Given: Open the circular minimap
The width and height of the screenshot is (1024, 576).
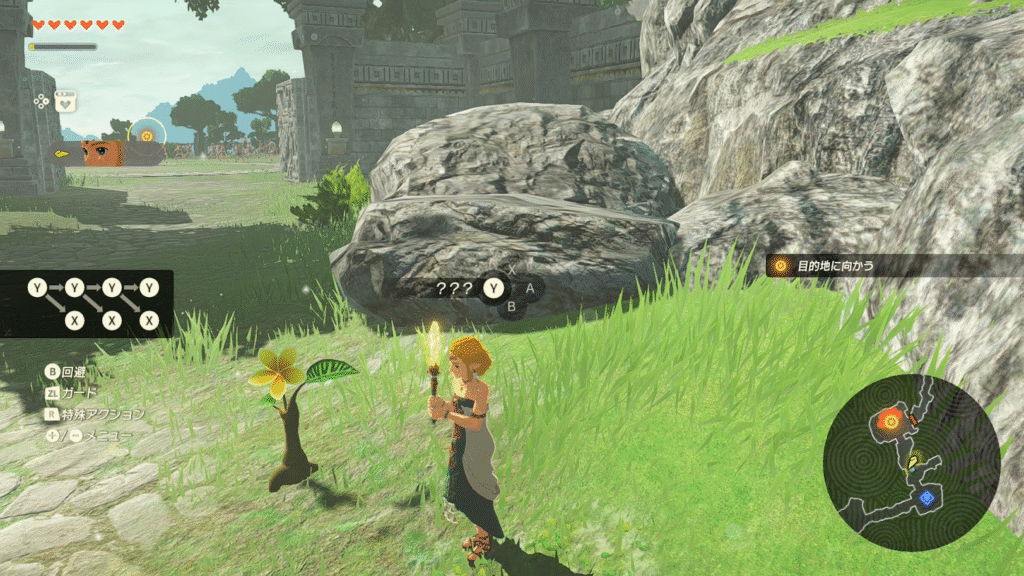Looking at the screenshot, I should [x=911, y=463].
